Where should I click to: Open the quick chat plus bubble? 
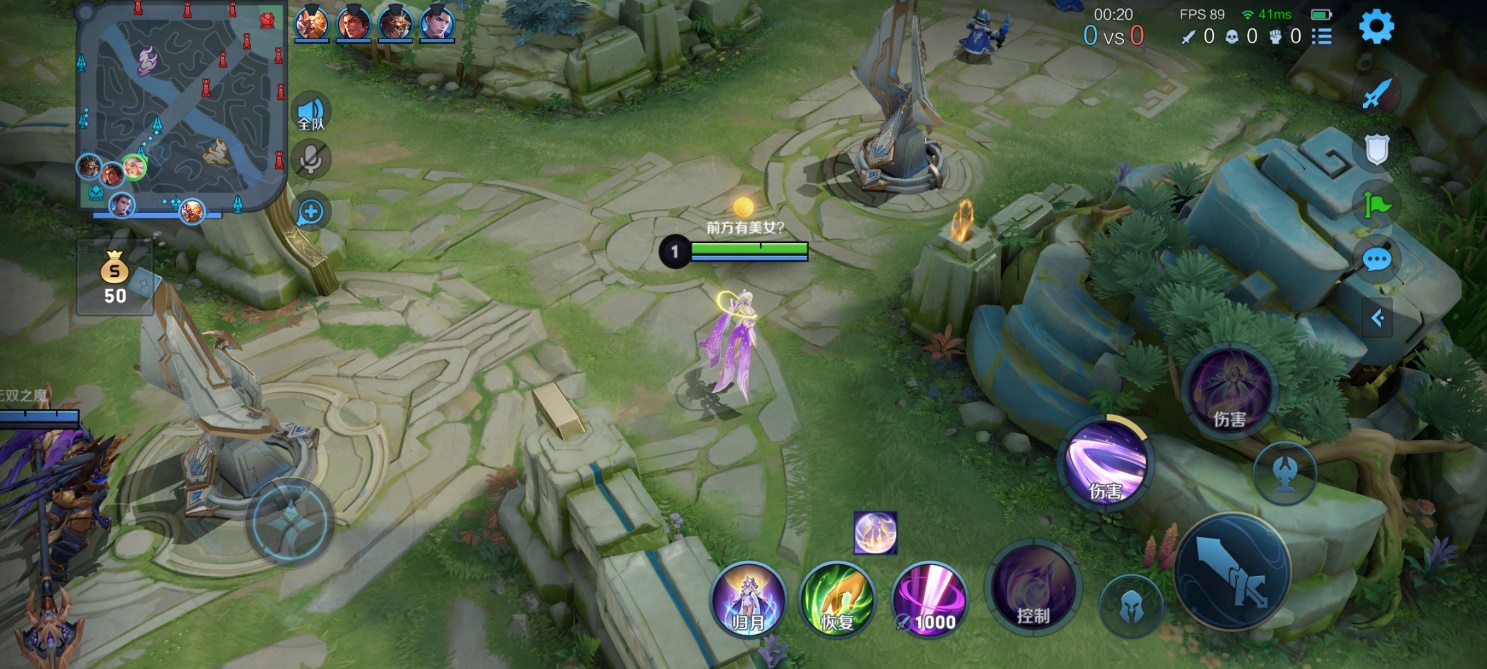click(x=311, y=211)
